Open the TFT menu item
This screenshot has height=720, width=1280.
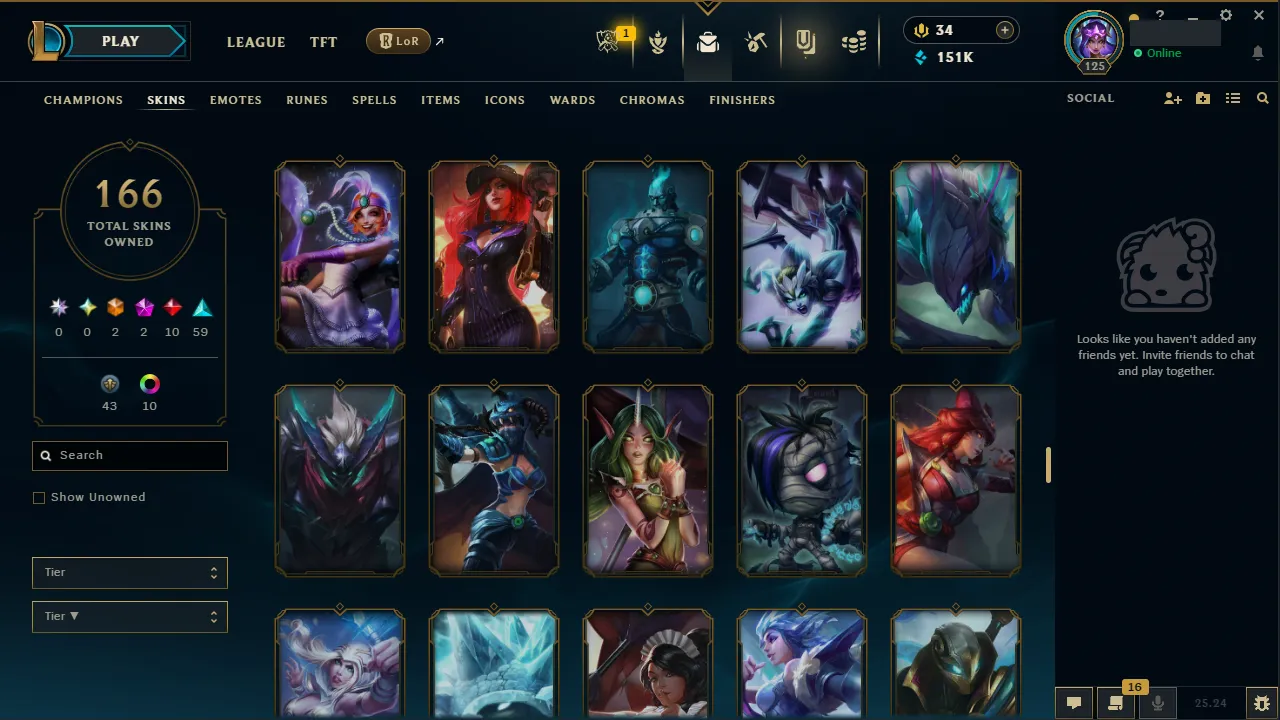point(323,42)
